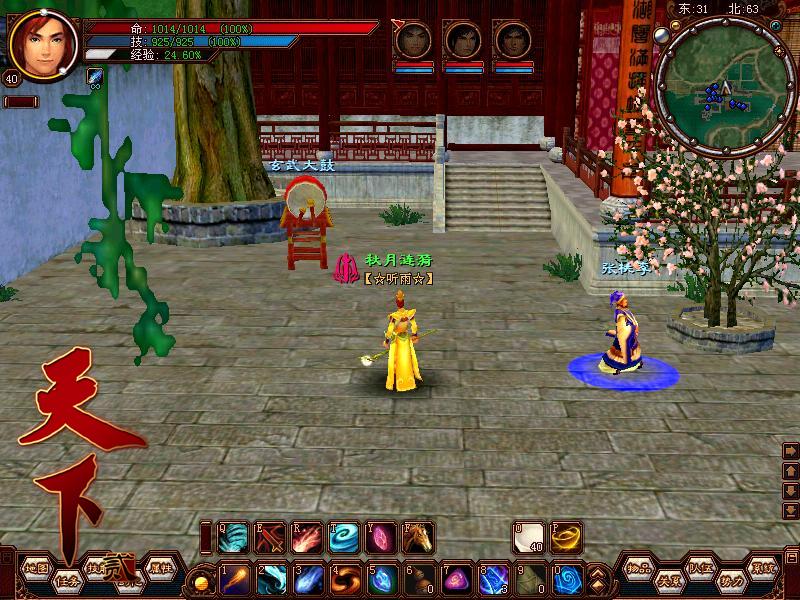800x600 pixels.
Task: Open the 物品 (Items) bag button
Action: (x=638, y=567)
